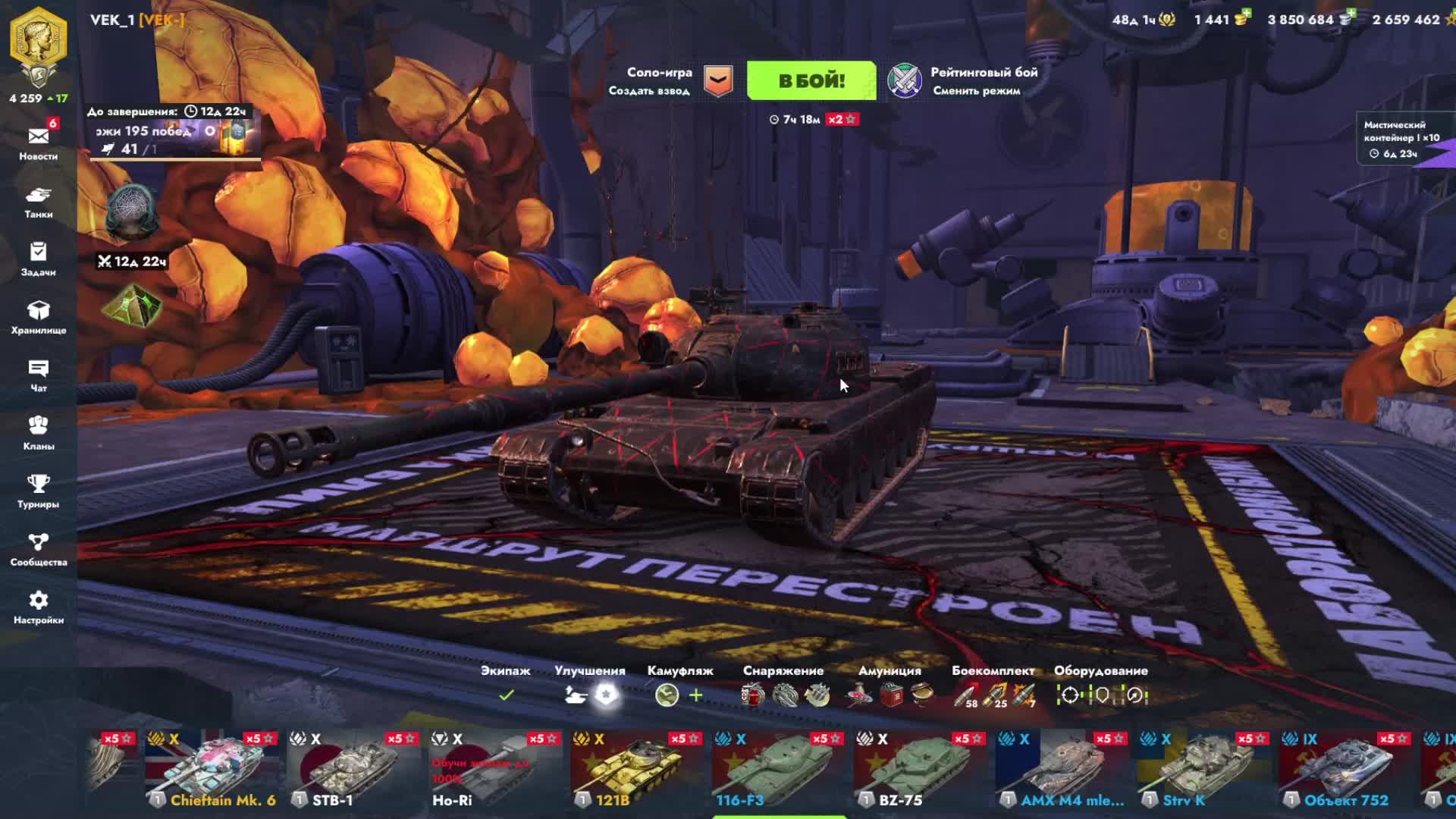Show the Кланы screen
This screenshot has width=1456, height=819.
(38, 433)
